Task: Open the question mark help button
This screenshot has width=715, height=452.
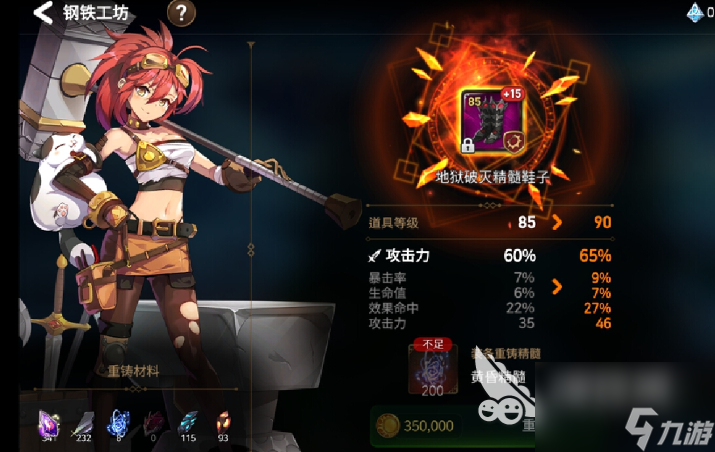Action: pyautogui.click(x=180, y=14)
